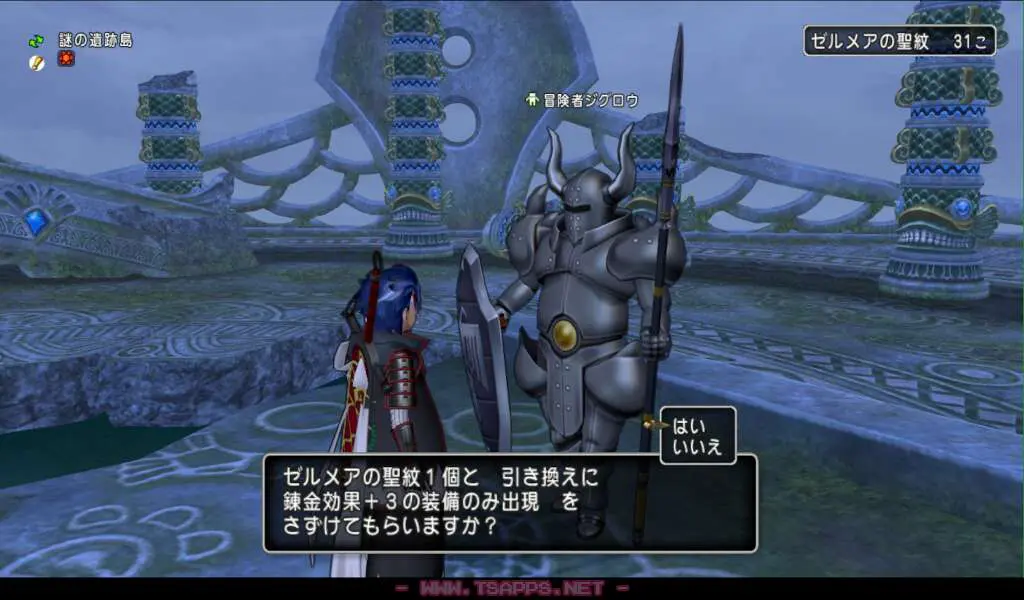Choose はい to accept the exchange

coord(689,423)
